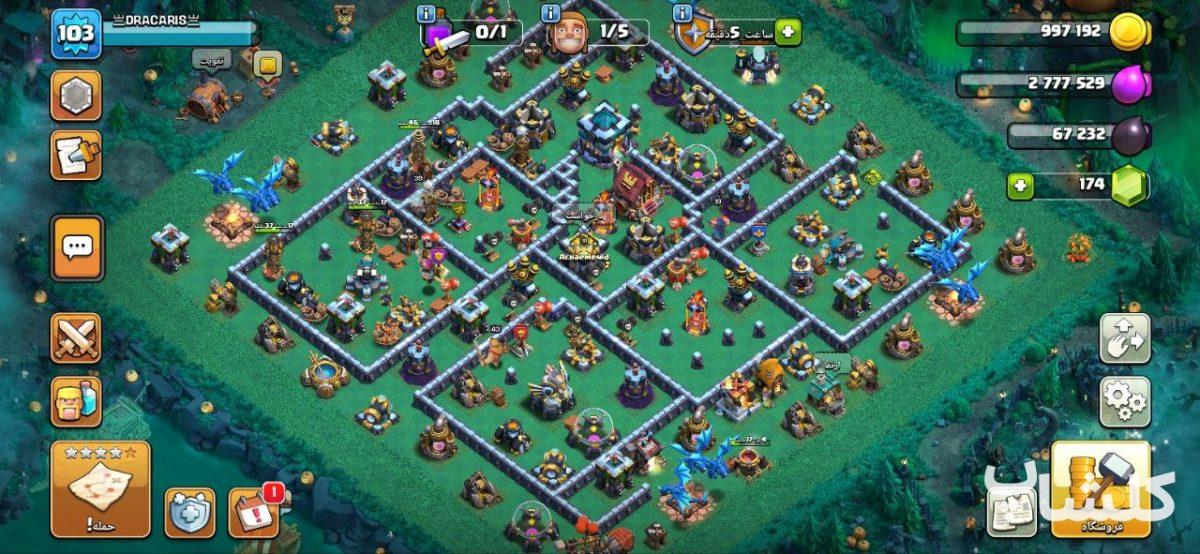Viewport: 1200px width, 554px height.
Task: Show info for the 0/1 sword counter
Action: pos(428,14)
